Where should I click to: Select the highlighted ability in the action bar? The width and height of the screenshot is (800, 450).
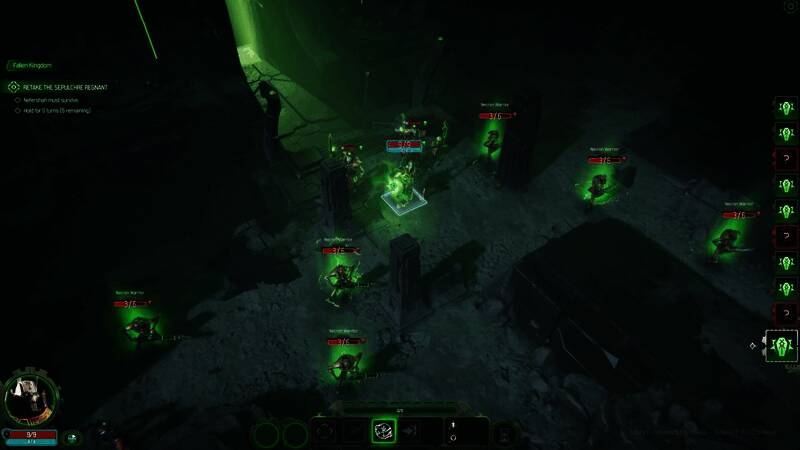click(x=385, y=431)
